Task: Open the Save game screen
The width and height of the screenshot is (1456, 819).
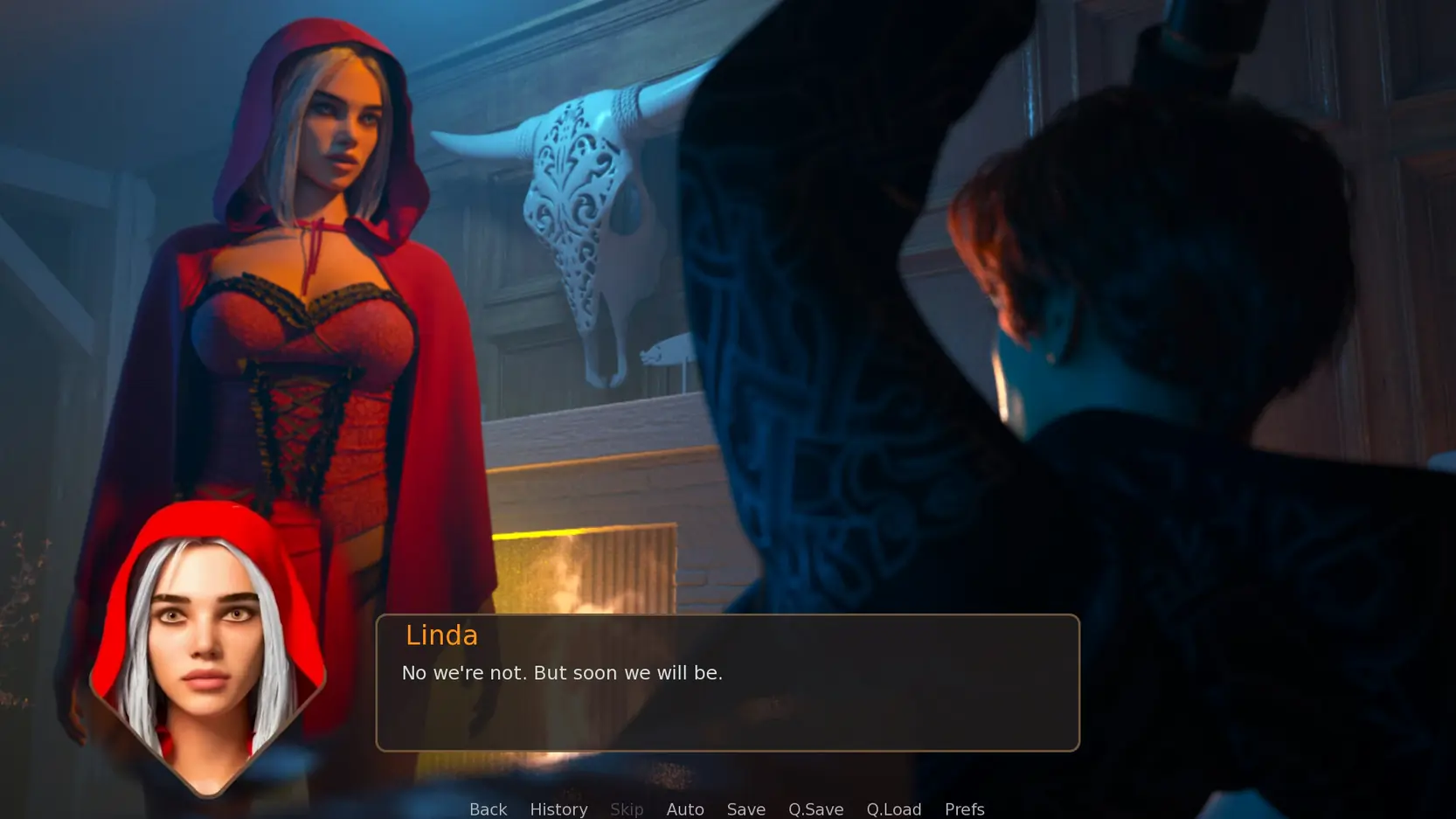Action: [745, 809]
